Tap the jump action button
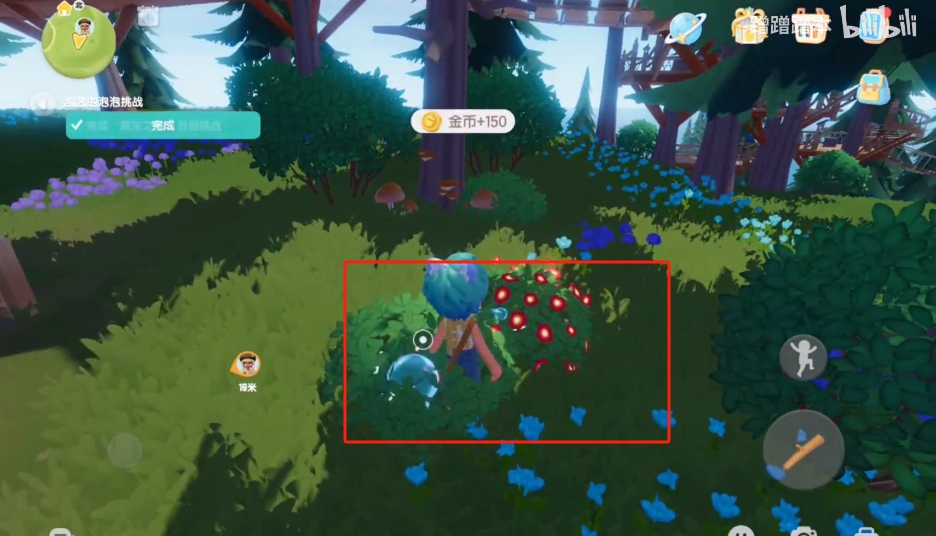 pos(803,357)
